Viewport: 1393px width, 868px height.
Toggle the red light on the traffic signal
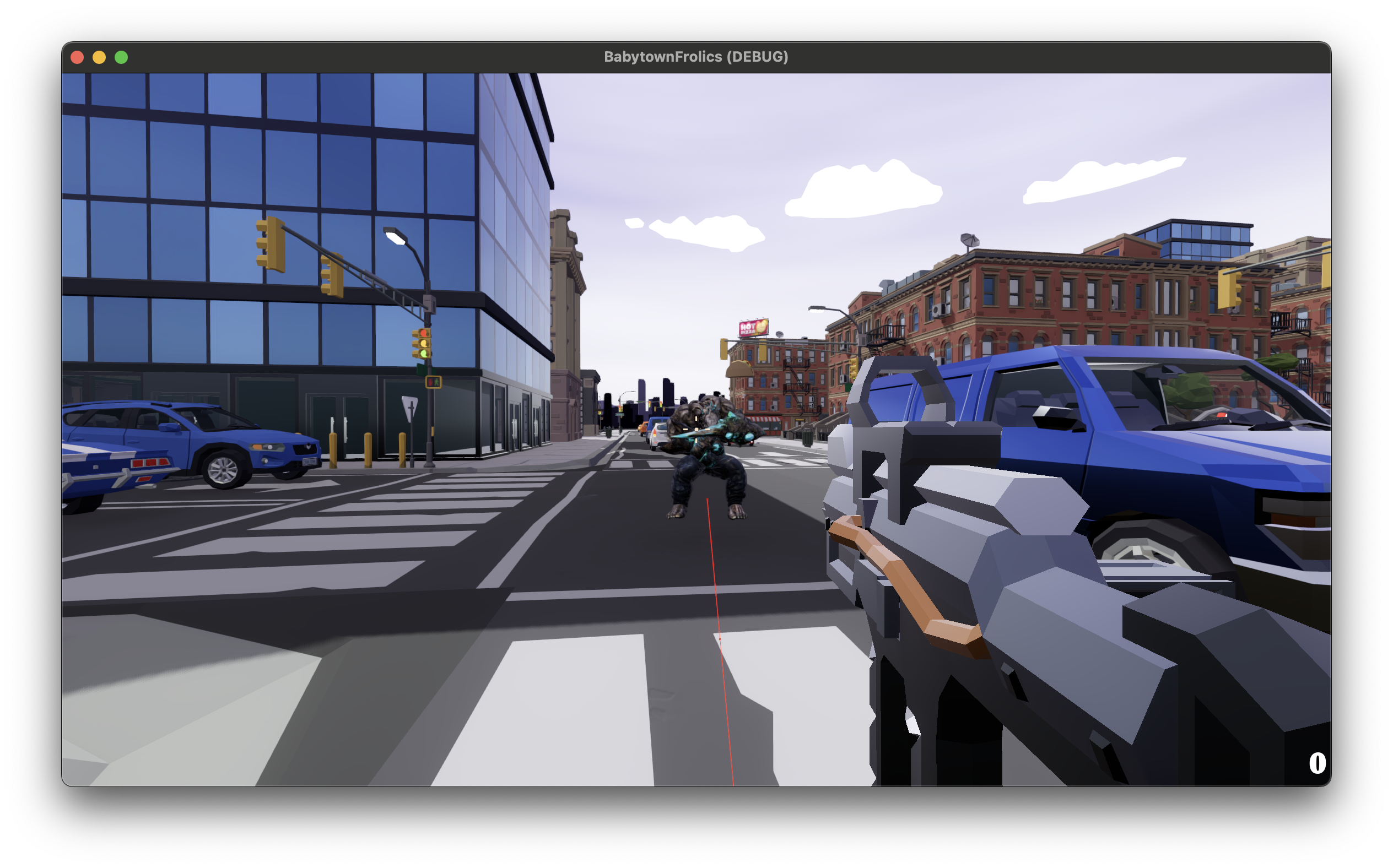click(x=424, y=333)
